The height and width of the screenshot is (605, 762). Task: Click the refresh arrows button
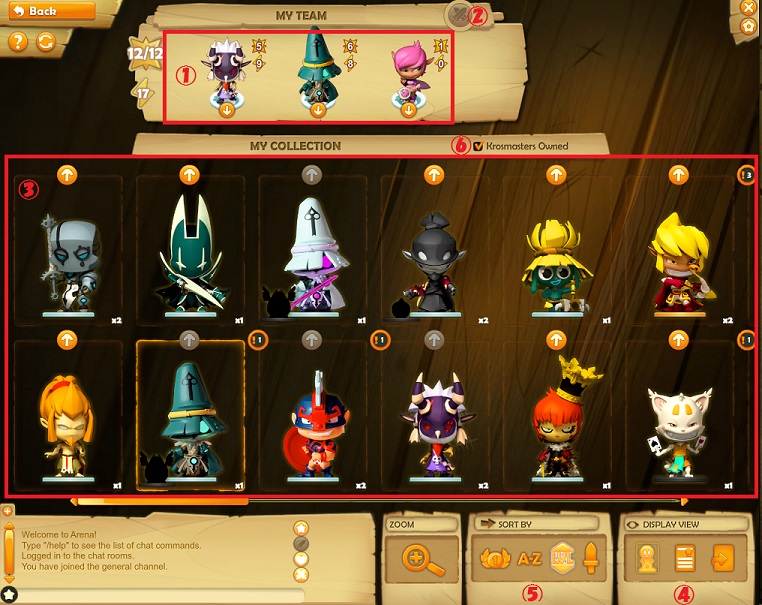point(45,42)
